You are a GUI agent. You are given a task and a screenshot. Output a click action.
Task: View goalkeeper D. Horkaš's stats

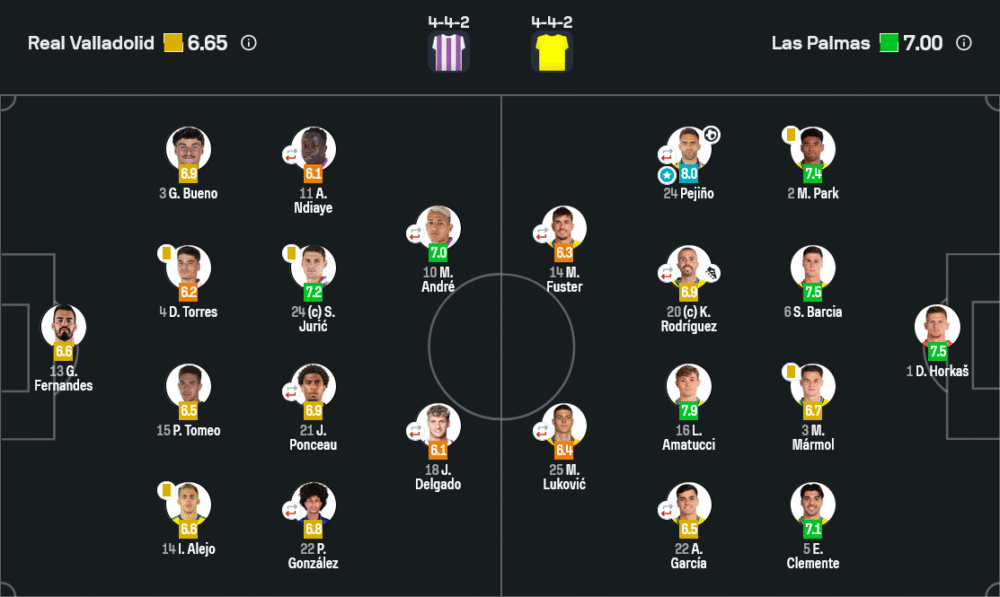point(937,328)
